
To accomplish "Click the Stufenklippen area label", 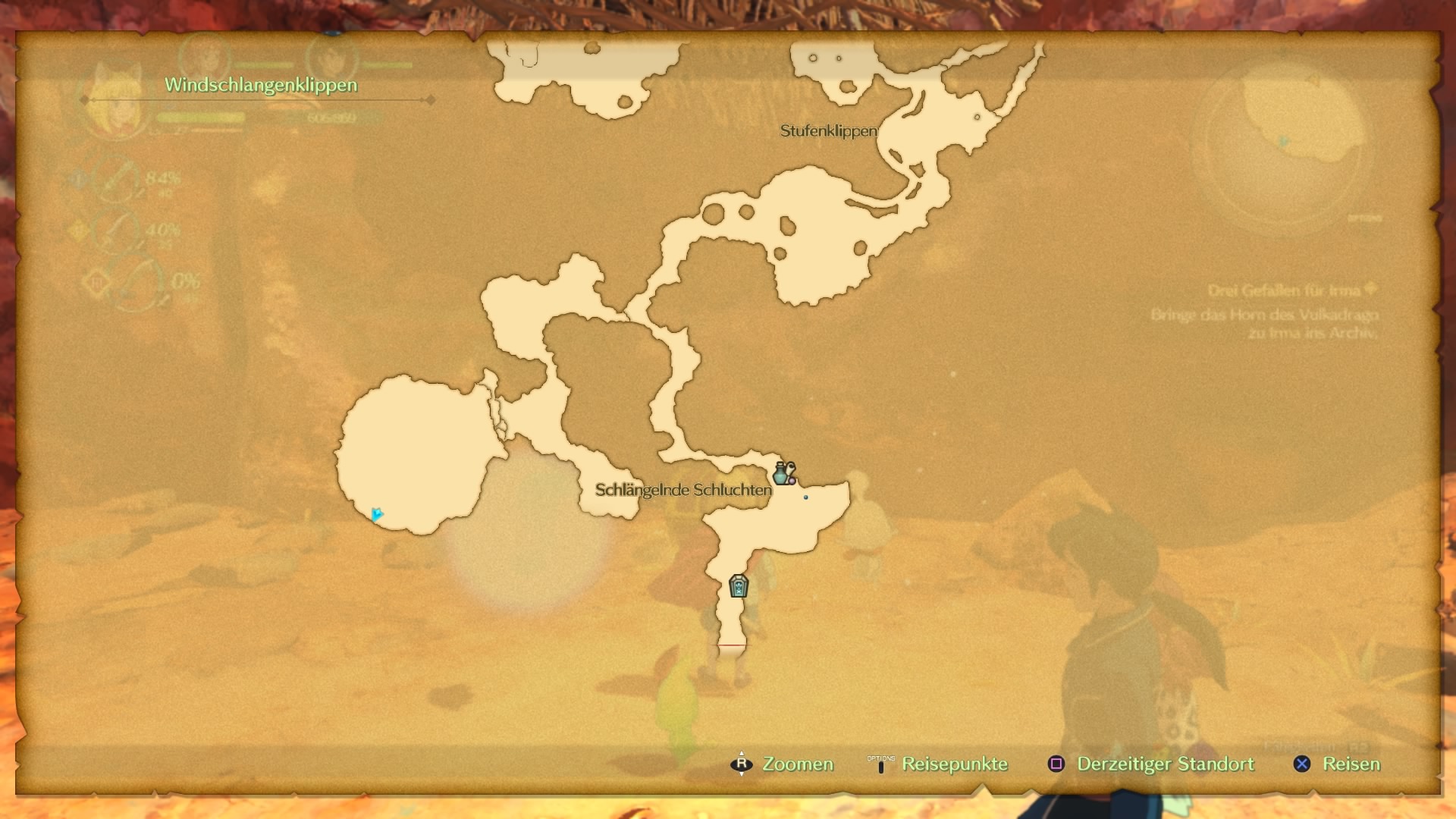I will pos(828,131).
